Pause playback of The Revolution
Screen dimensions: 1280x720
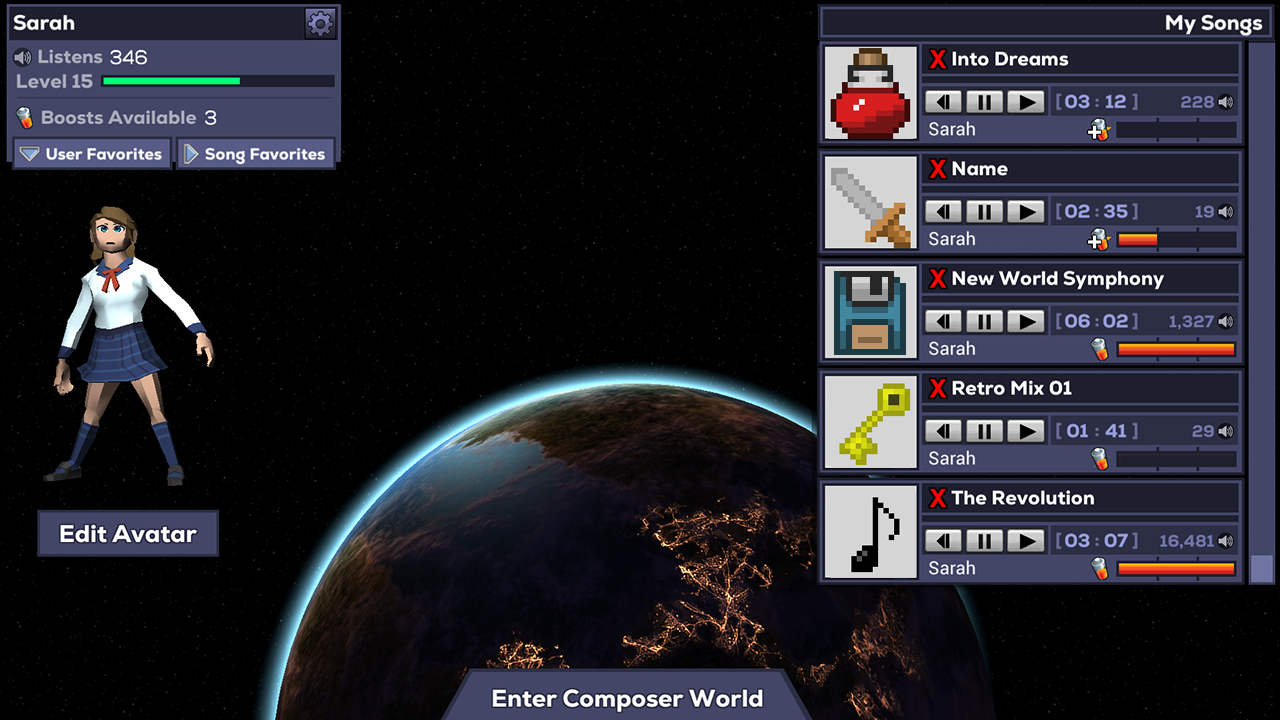983,540
